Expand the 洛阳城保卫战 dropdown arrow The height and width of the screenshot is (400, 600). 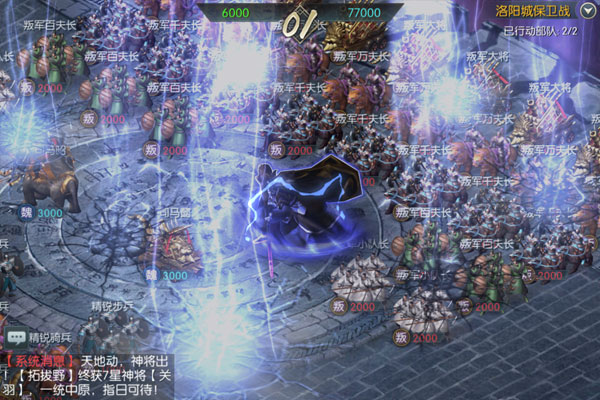pyautogui.click(x=586, y=12)
